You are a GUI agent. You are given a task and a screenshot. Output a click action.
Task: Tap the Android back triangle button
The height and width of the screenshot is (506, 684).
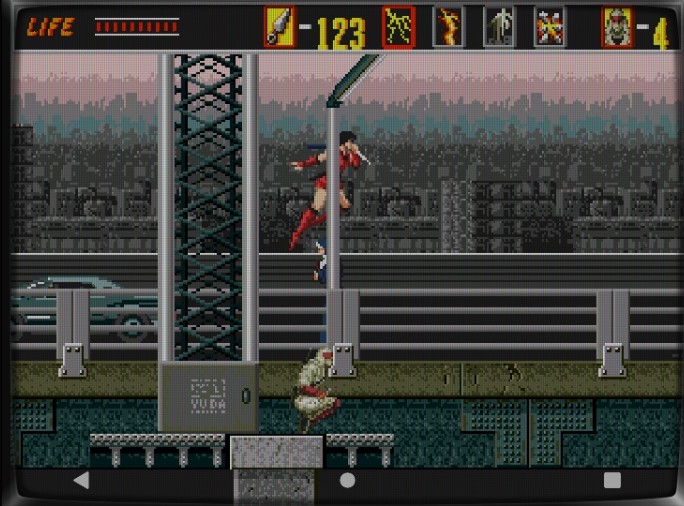click(81, 480)
